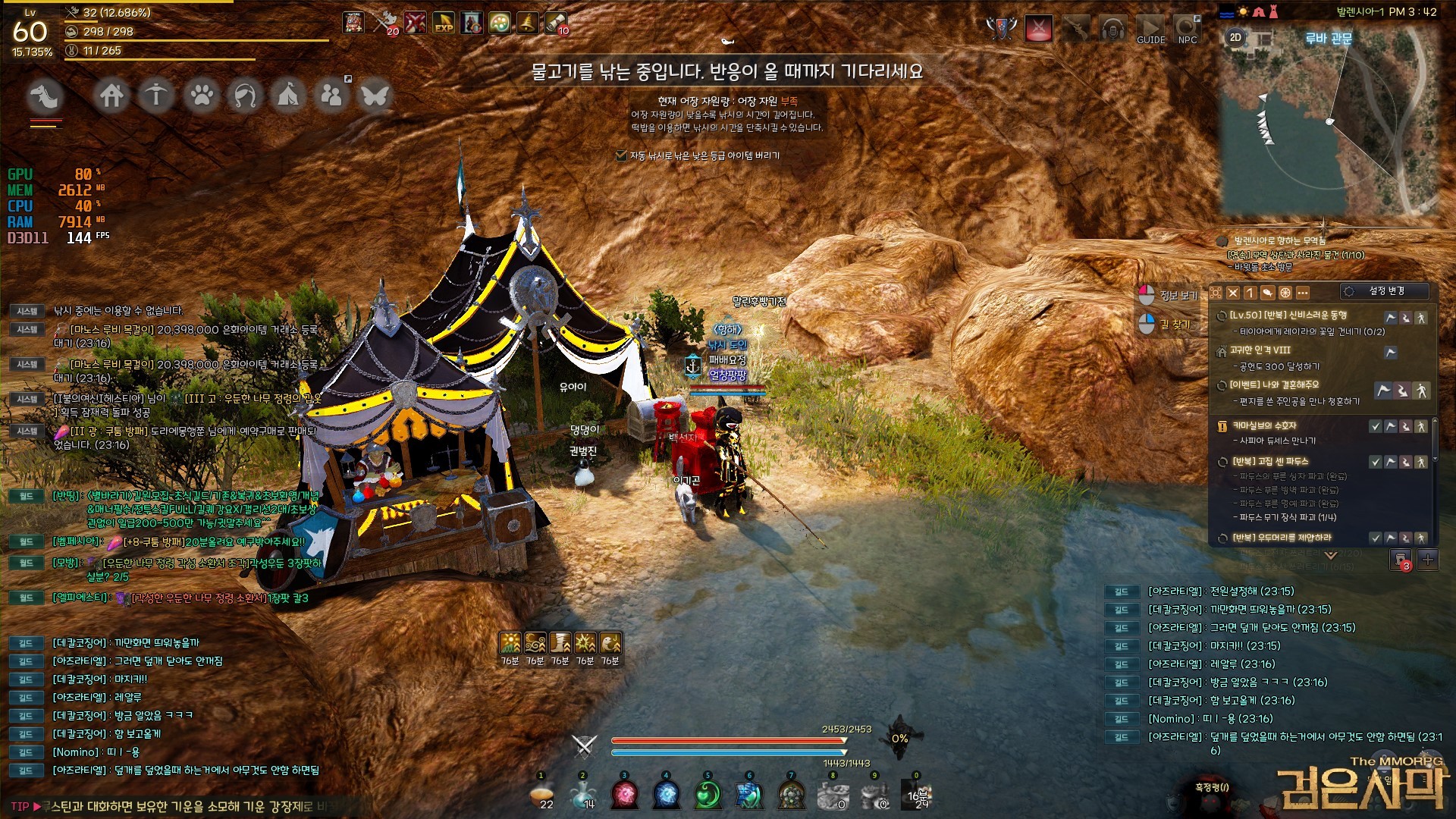Open the house menu icon

point(112,96)
